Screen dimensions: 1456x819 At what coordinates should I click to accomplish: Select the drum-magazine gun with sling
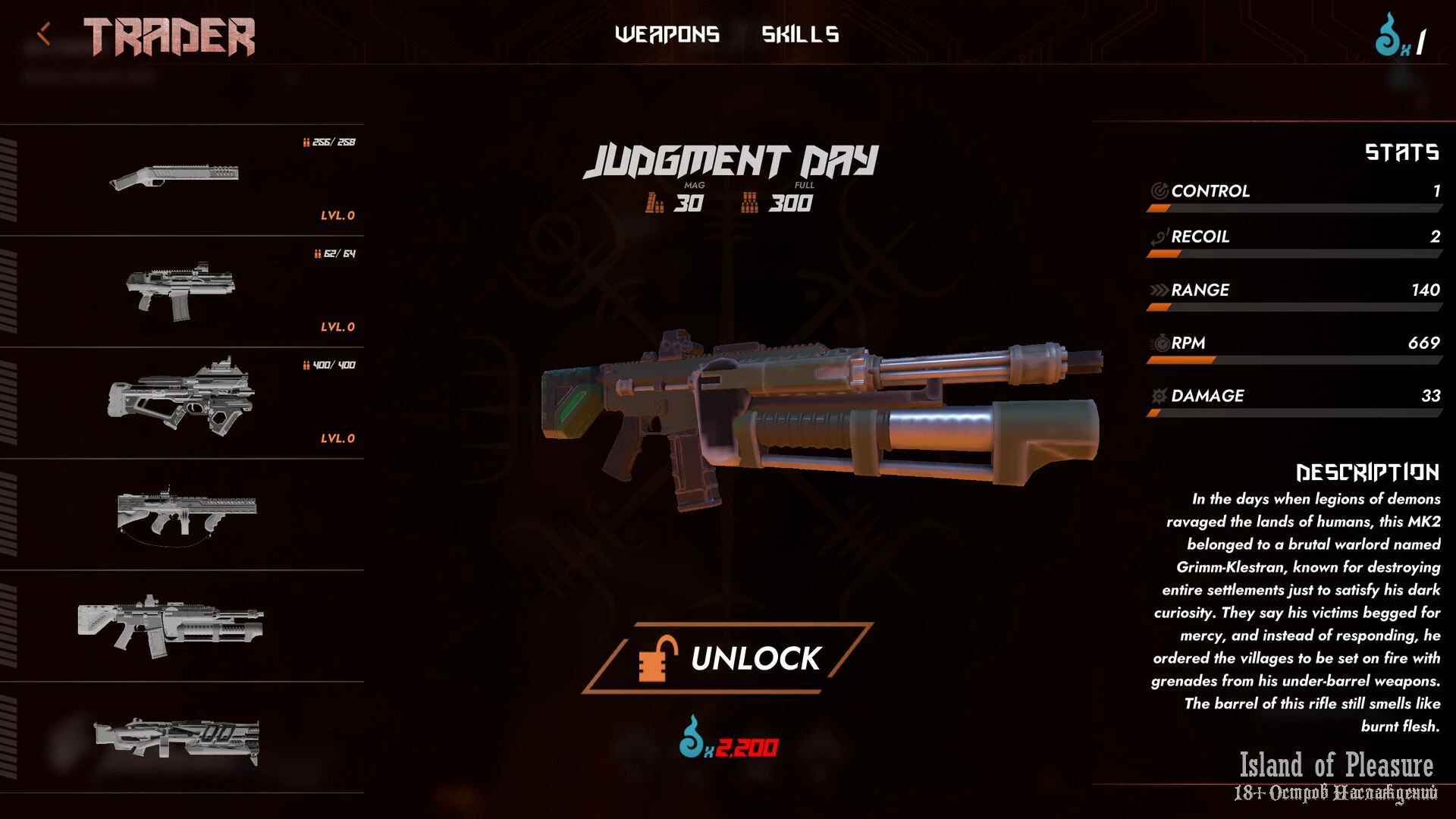point(182,514)
